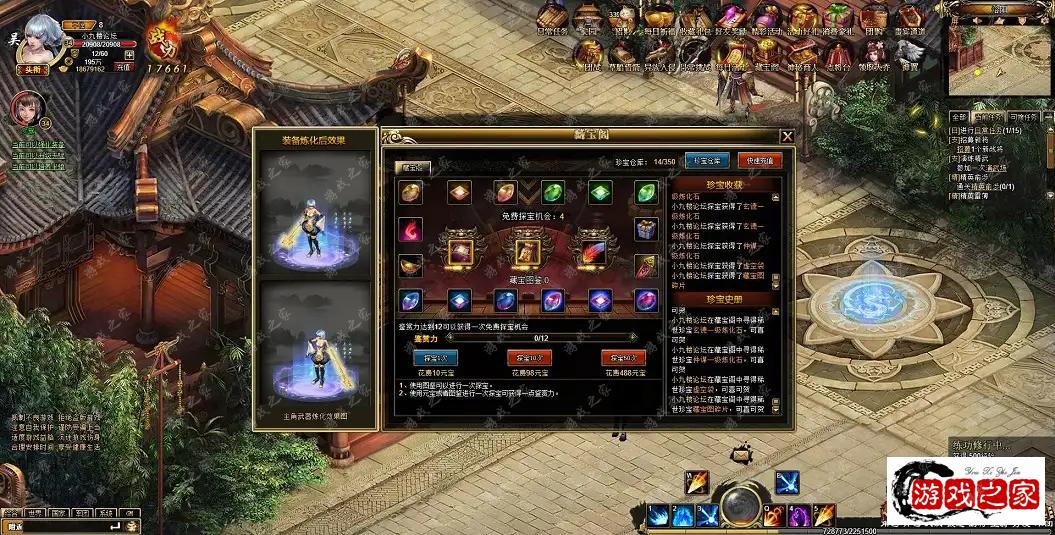Image resolution: width=1055 pixels, height=535 pixels.
Task: Select the 世界 chat channel tab
Action: coord(36,513)
